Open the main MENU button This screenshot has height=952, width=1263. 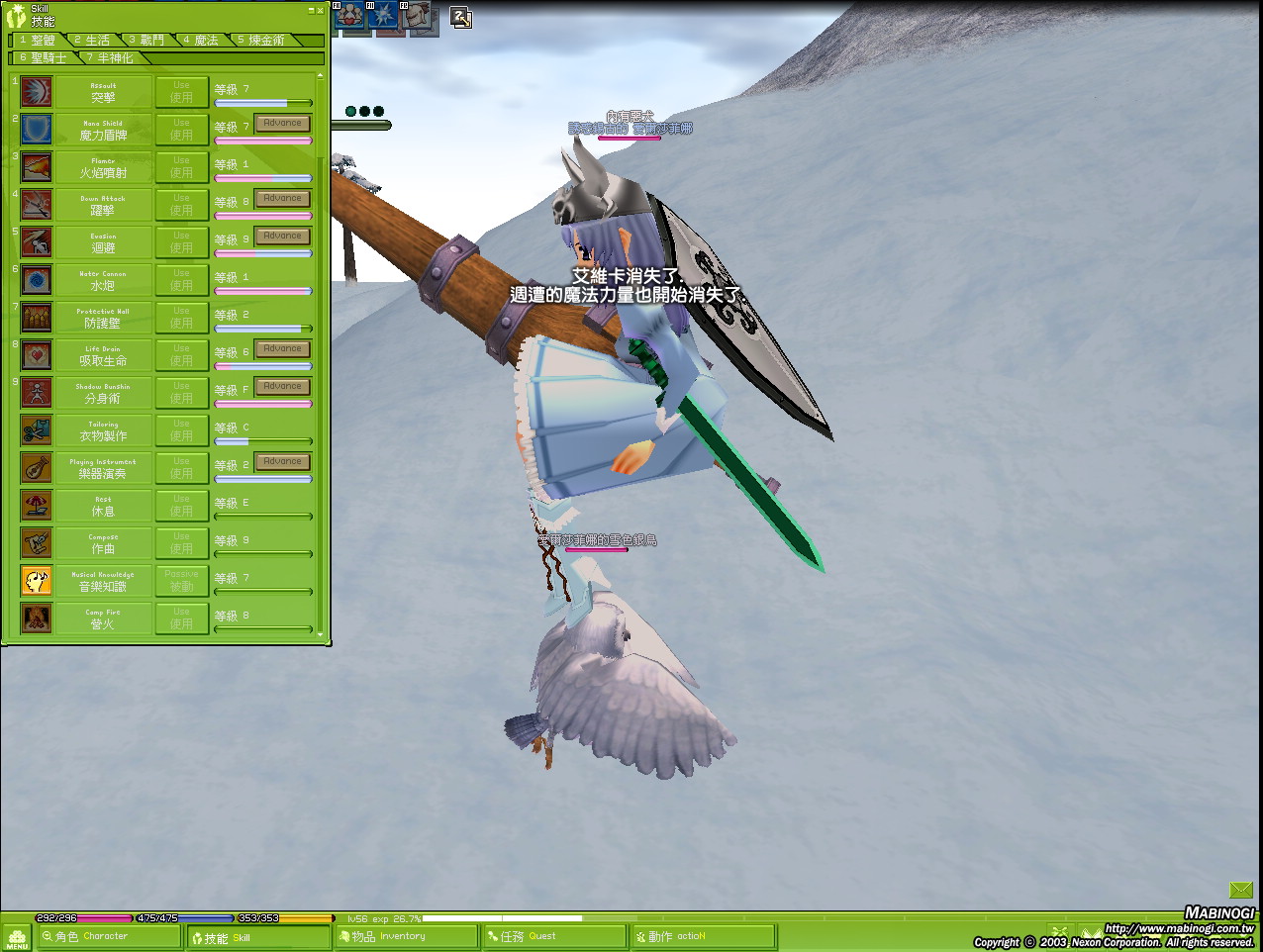coord(17,937)
